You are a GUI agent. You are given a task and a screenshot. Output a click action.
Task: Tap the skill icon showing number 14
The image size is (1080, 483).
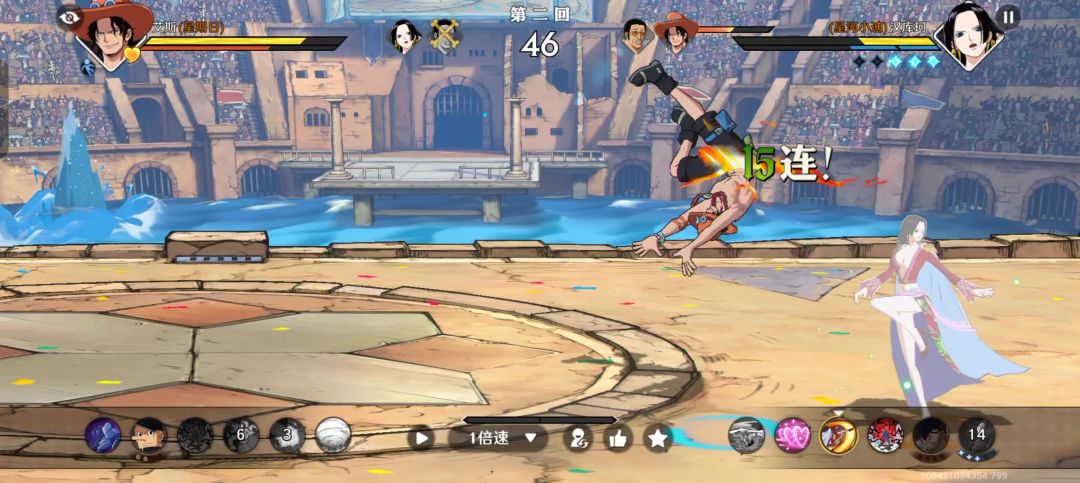(x=977, y=434)
